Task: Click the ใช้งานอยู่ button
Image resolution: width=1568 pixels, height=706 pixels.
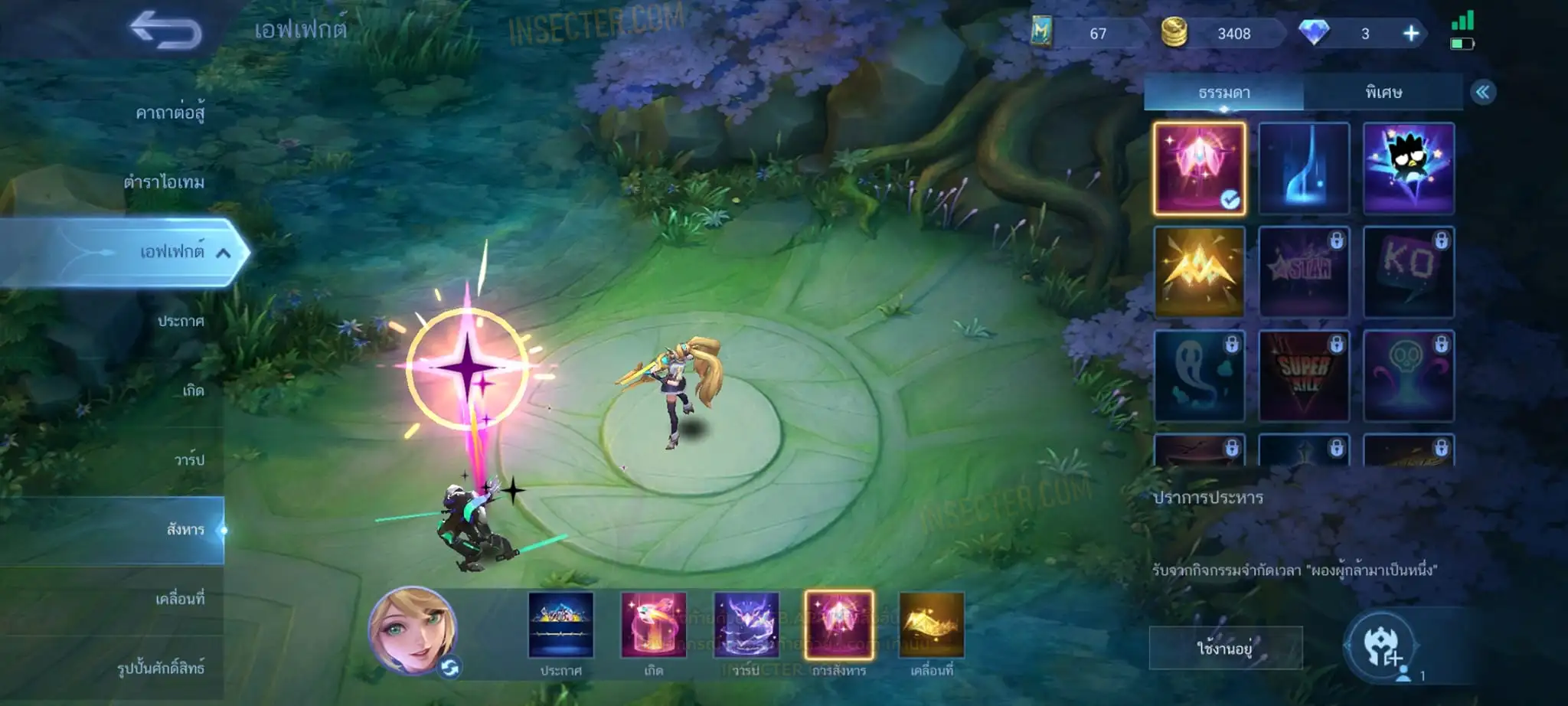Action: pos(1225,648)
